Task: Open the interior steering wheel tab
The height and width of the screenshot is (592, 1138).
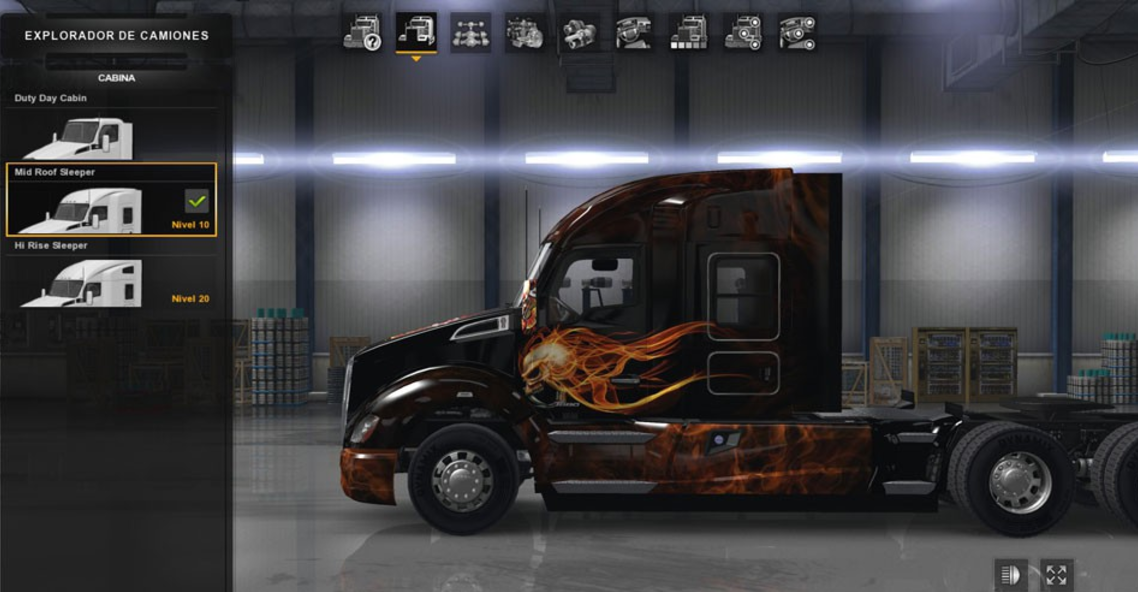Action: pyautogui.click(x=633, y=33)
